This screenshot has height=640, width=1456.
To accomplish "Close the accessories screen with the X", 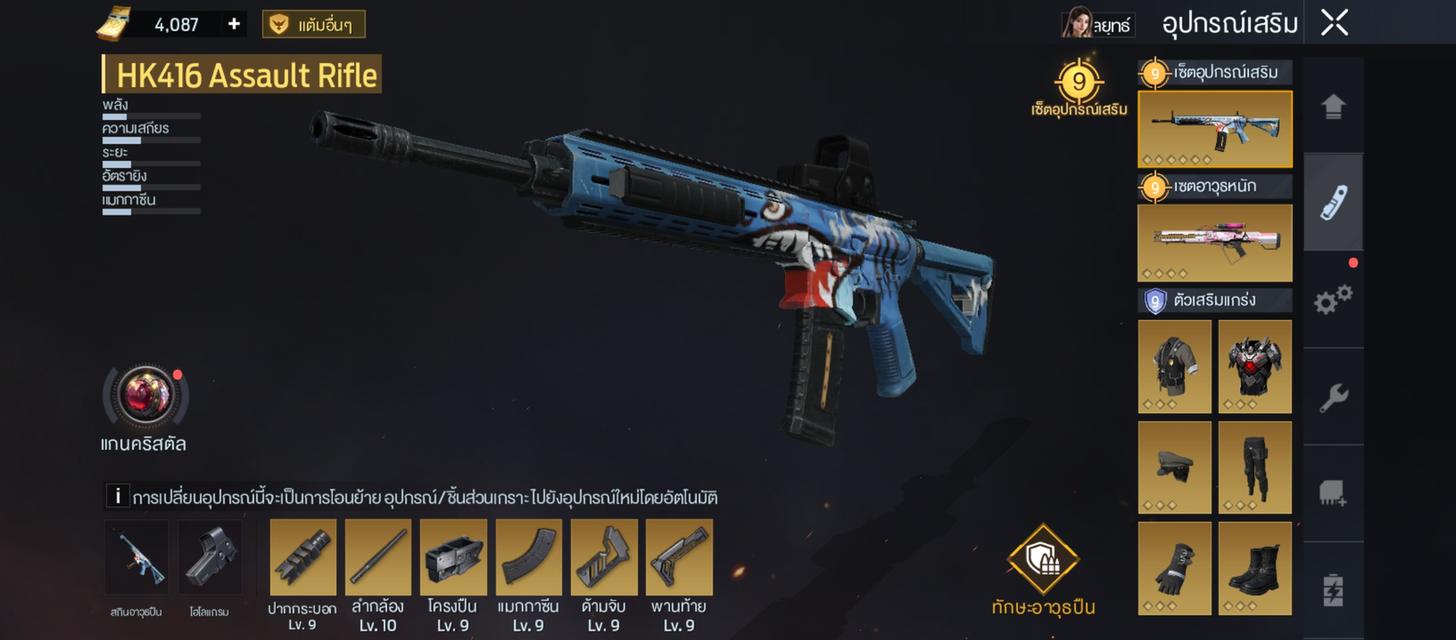I will coord(1334,23).
